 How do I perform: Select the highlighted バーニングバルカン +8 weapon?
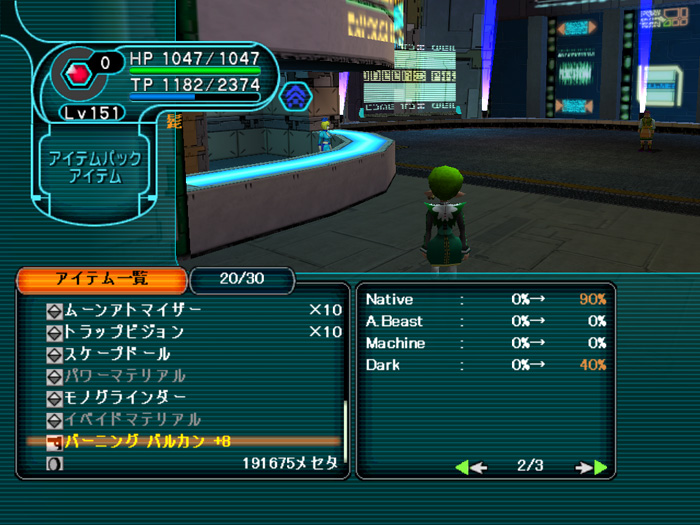tap(148, 442)
